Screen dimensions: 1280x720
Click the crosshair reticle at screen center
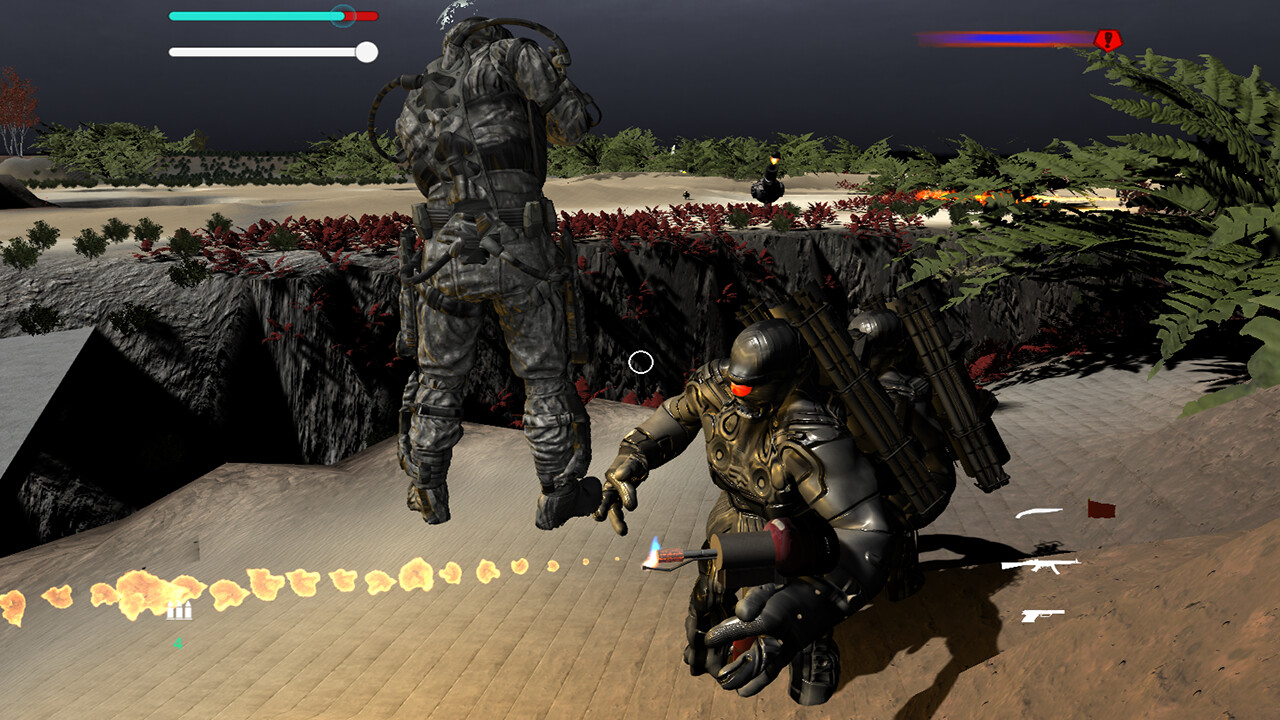(642, 360)
